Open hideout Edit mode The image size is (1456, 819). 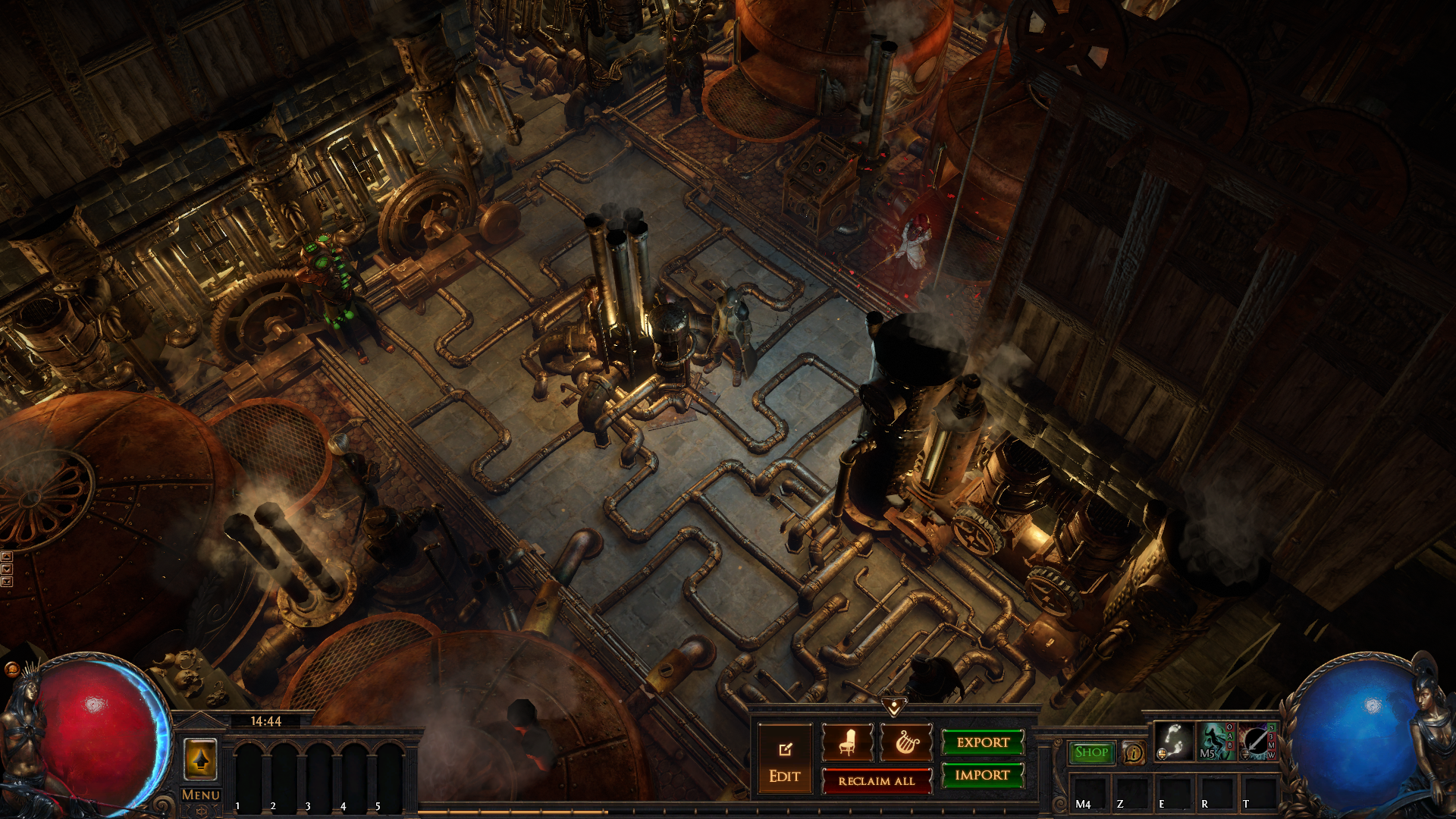coord(785,760)
